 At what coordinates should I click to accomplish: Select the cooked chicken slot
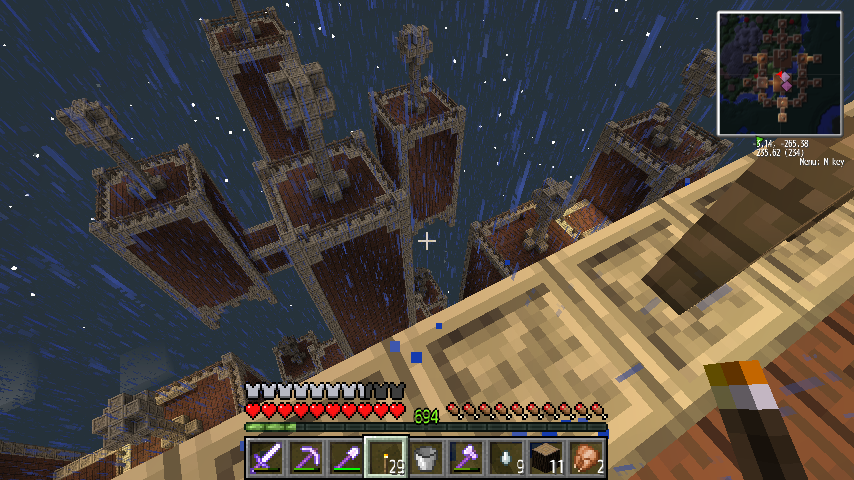point(585,459)
